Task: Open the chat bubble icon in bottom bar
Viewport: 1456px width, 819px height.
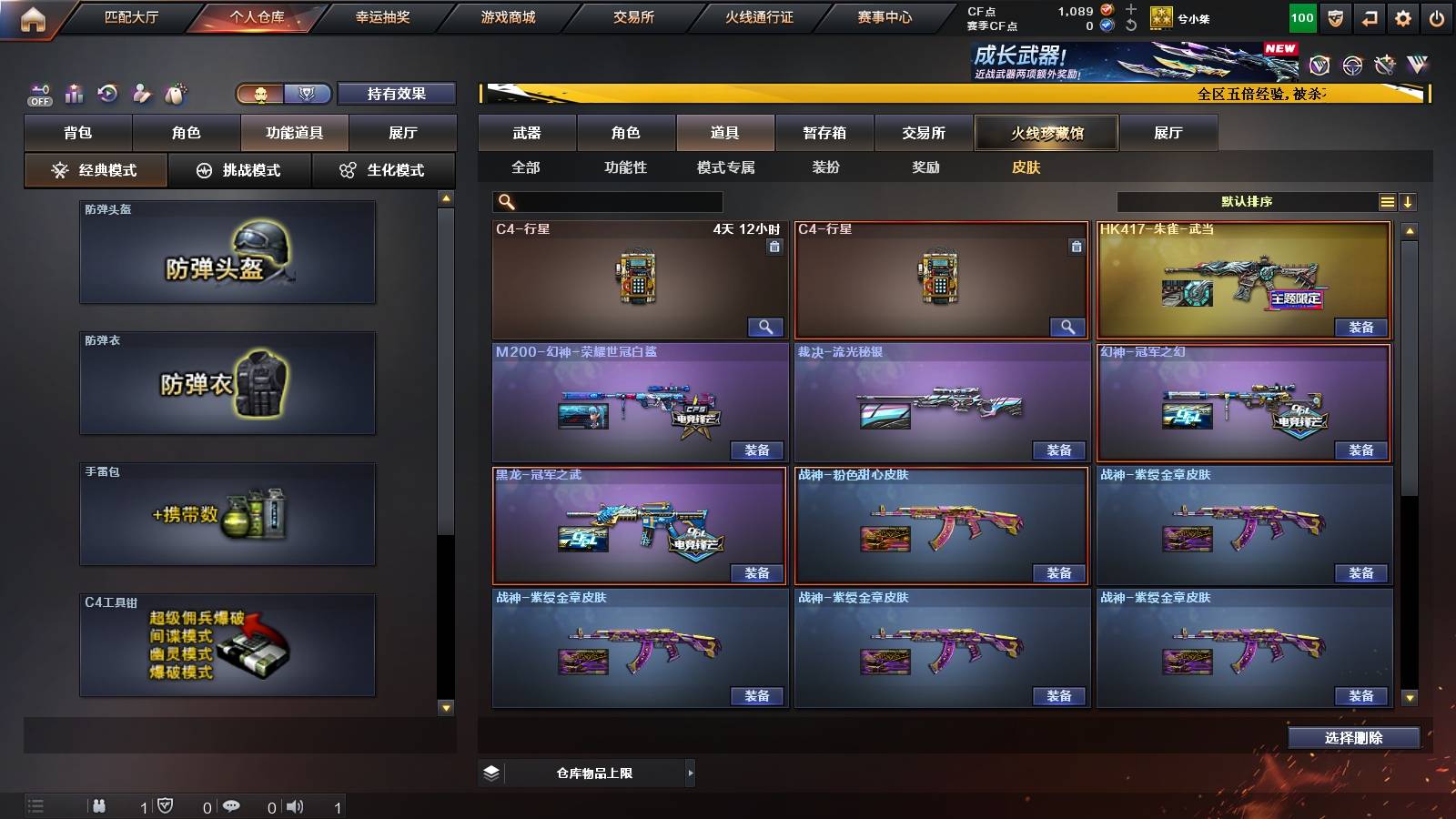Action: [x=232, y=806]
